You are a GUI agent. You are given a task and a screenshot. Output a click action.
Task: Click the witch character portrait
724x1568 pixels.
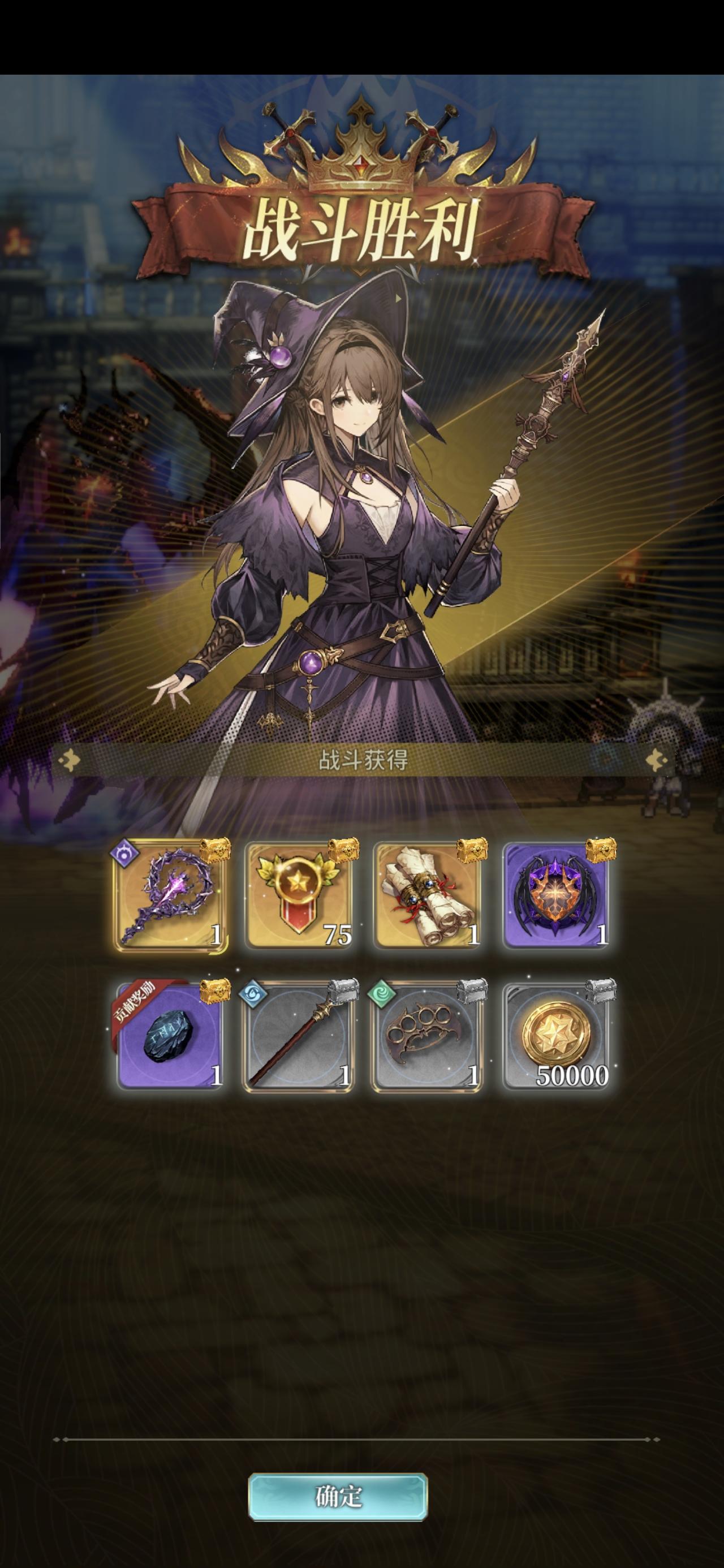359,518
